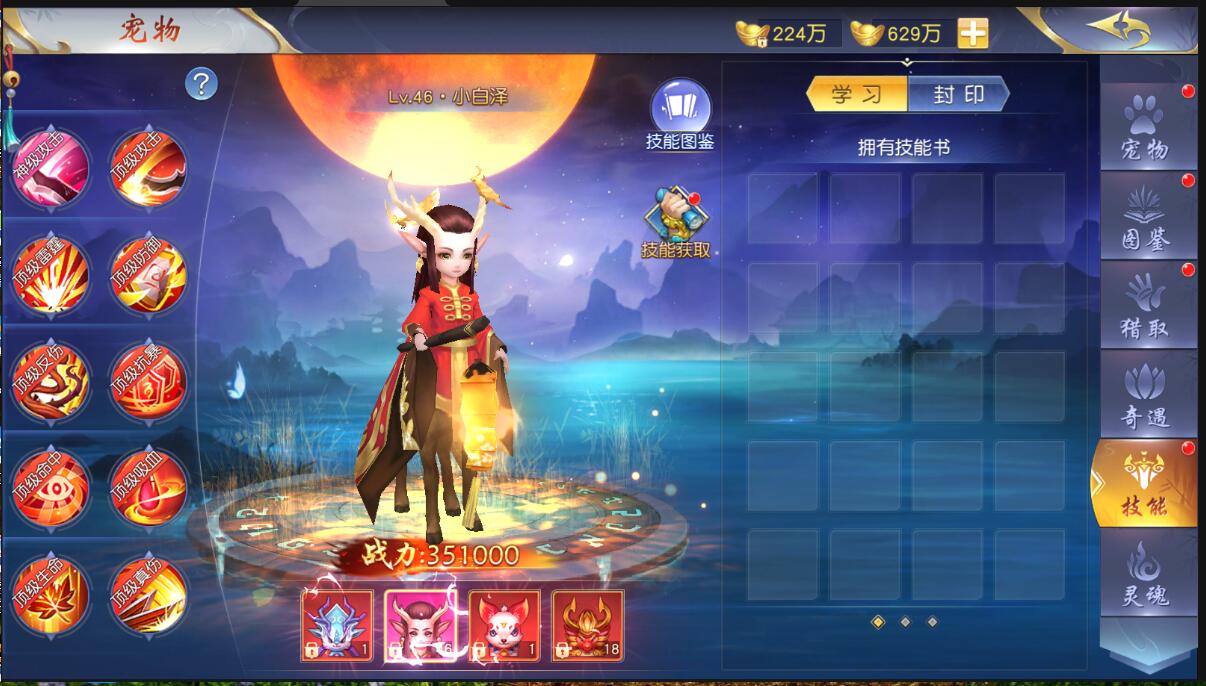Choose the golden horned beast pet portrait

(587, 625)
